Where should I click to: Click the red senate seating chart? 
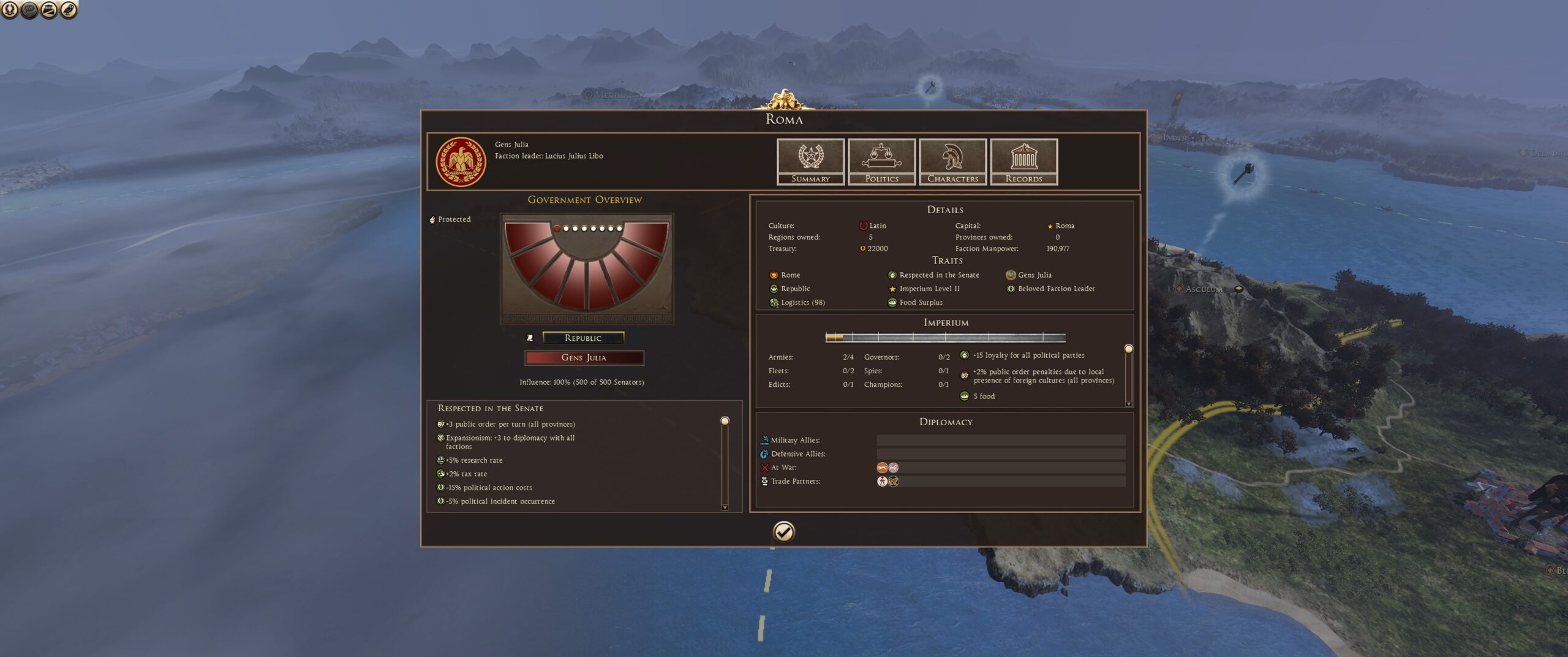tap(586, 267)
